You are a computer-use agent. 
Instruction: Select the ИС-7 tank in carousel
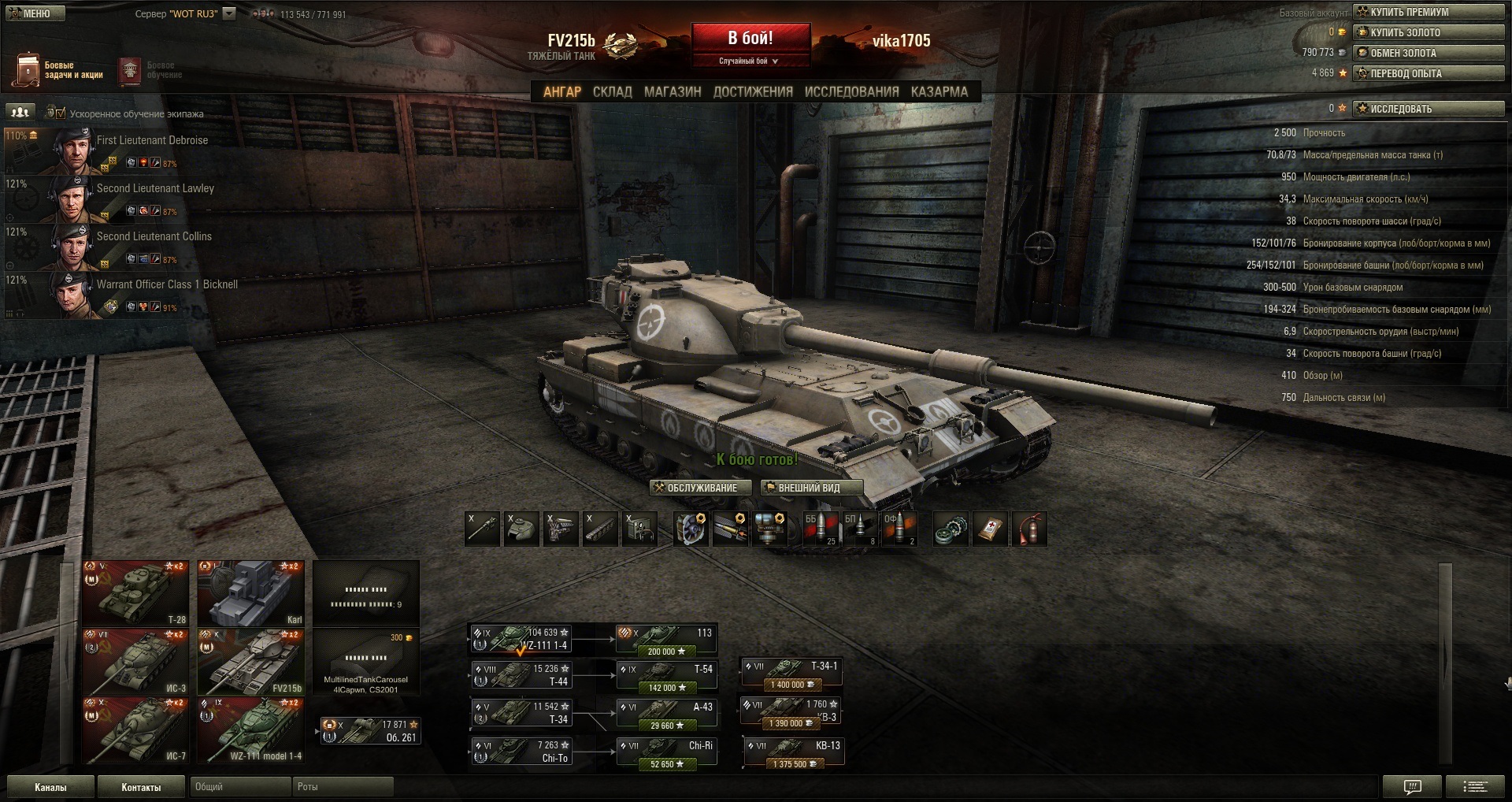coord(135,730)
